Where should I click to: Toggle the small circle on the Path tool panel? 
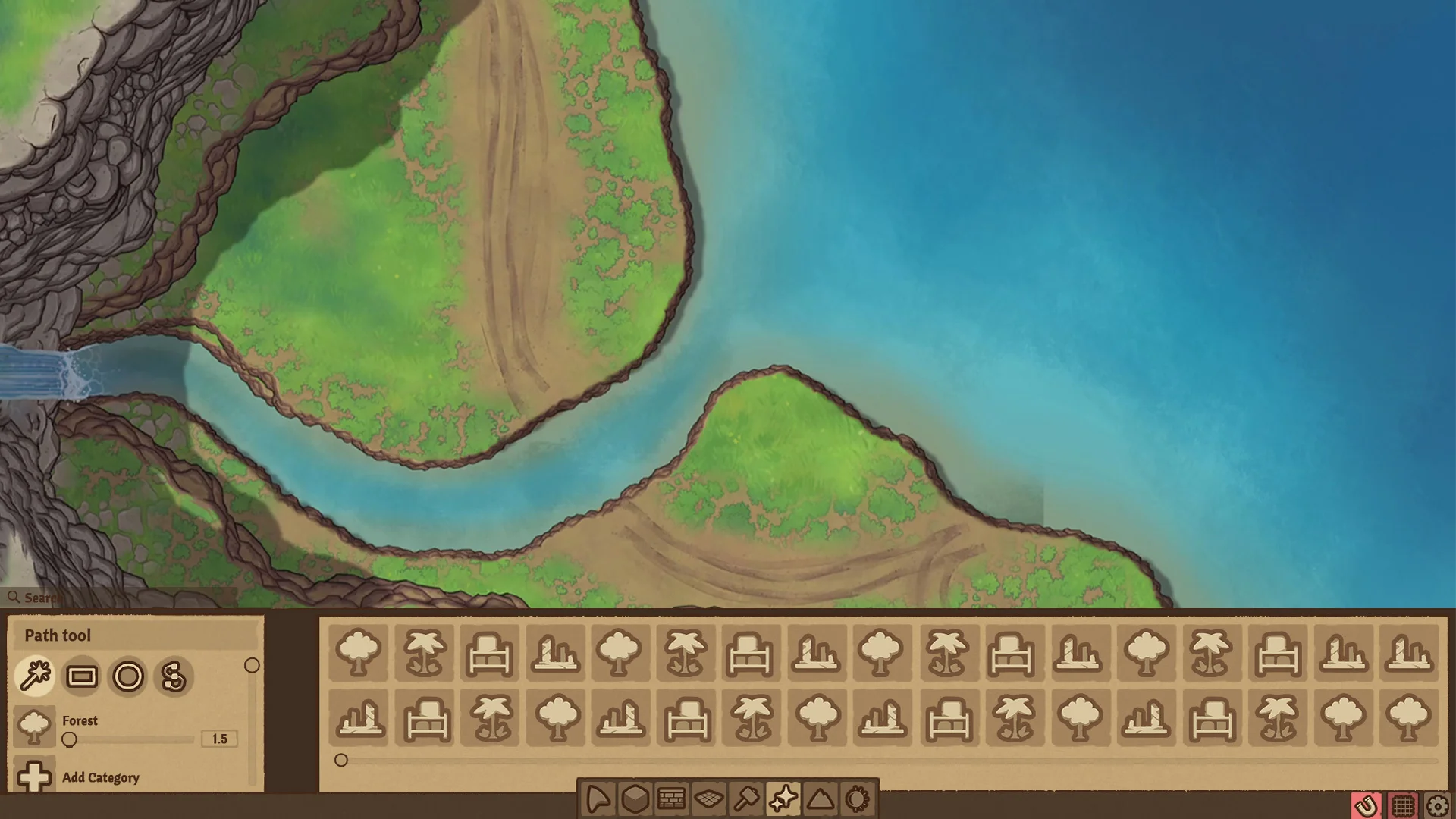click(x=253, y=665)
